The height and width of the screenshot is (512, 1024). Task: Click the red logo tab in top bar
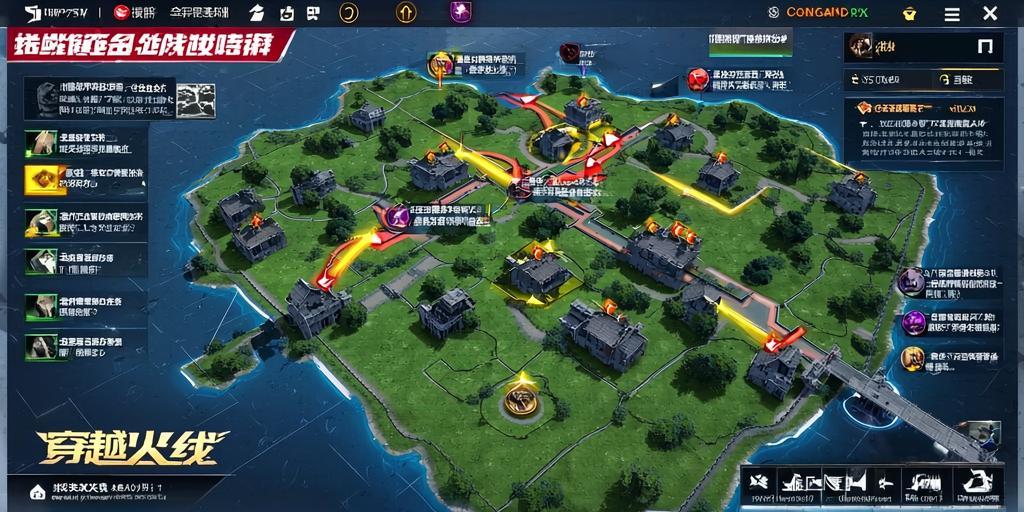point(135,13)
